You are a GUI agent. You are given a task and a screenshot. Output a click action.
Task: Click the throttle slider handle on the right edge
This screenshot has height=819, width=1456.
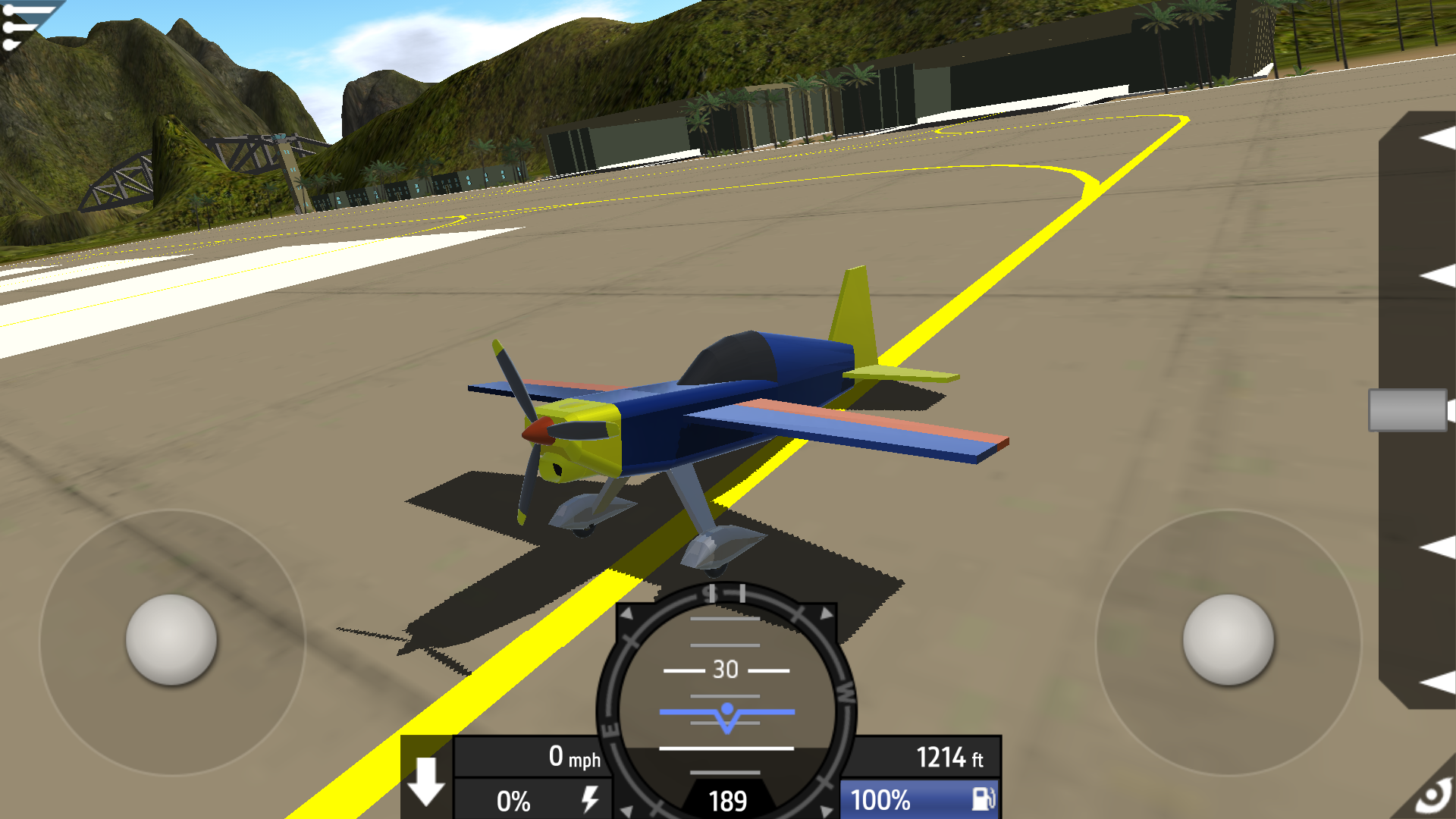click(x=1410, y=410)
